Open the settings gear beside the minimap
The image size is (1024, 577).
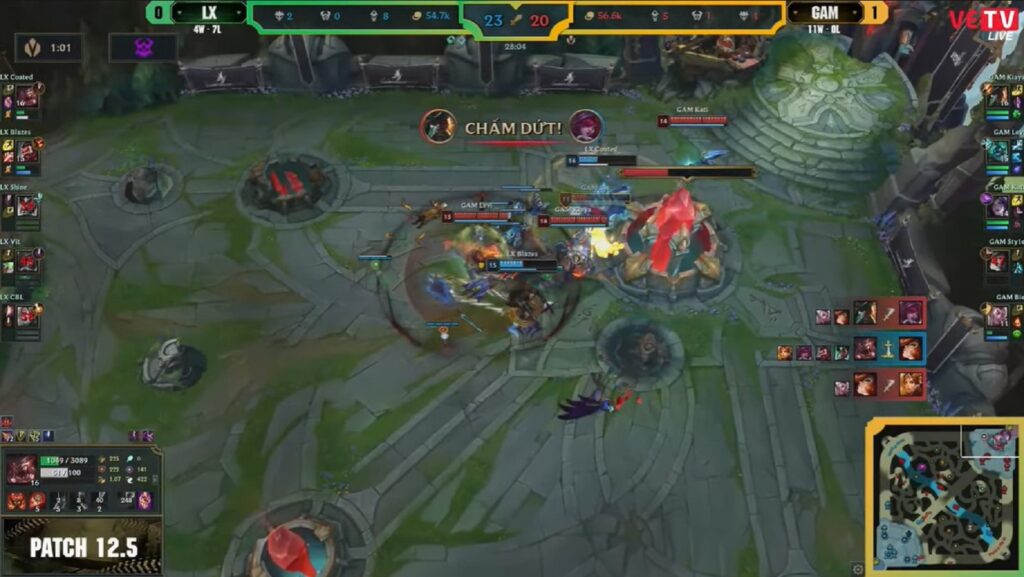[x=858, y=569]
